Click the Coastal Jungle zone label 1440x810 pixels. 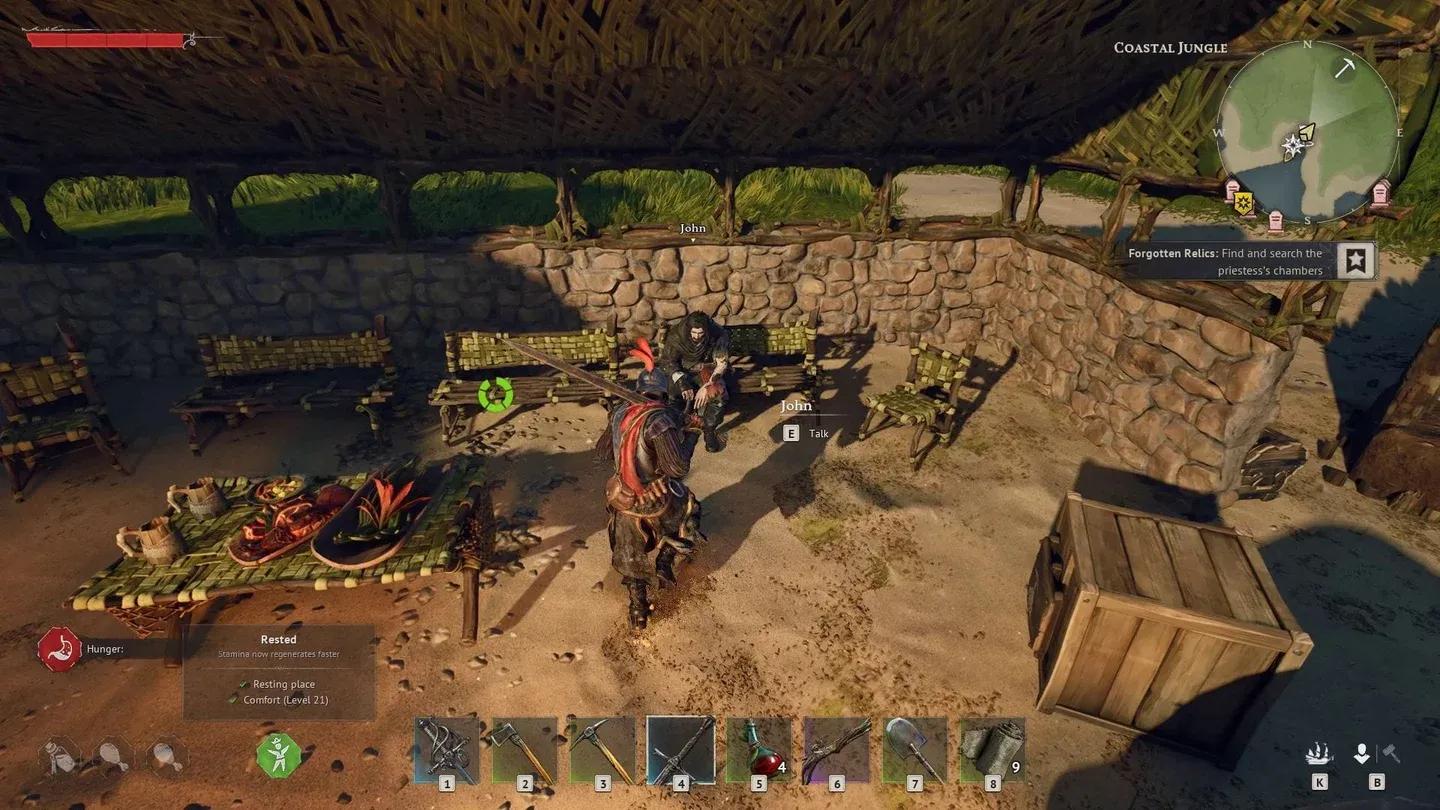point(1170,47)
